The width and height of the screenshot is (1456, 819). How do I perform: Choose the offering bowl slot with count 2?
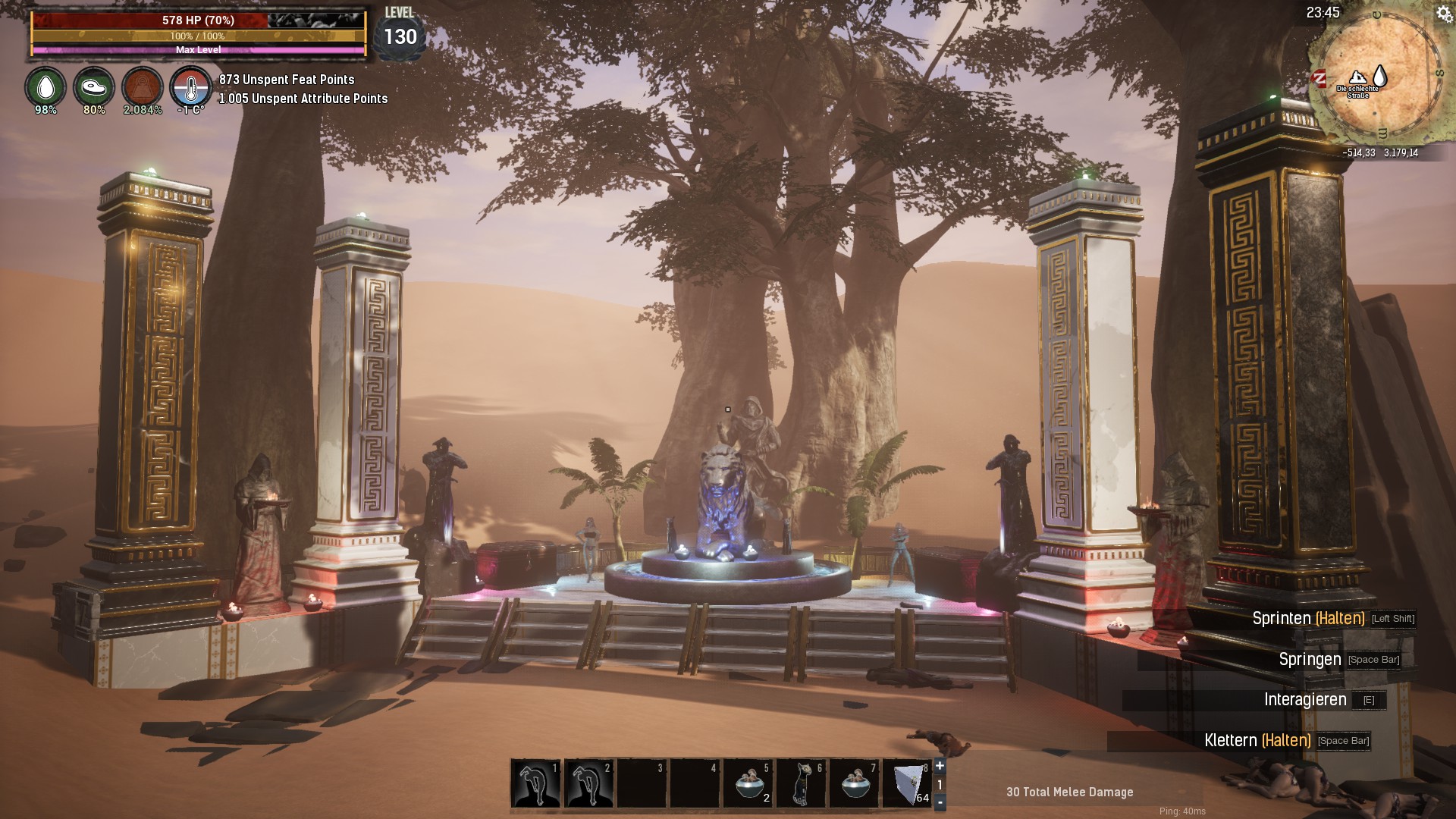tap(748, 784)
